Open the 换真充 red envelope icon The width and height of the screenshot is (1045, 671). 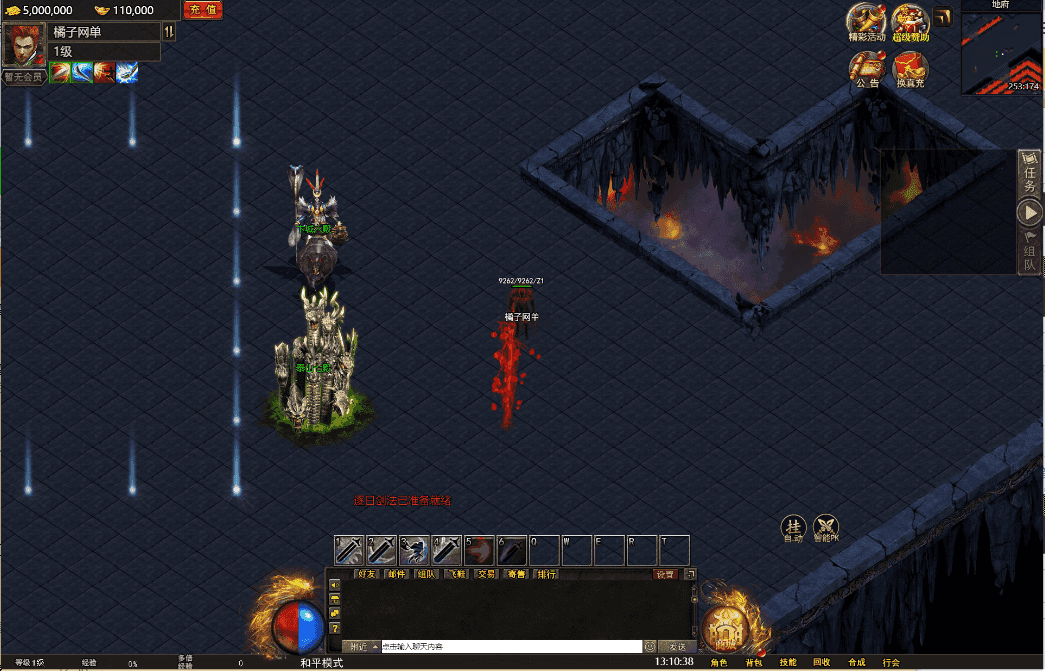pyautogui.click(x=910, y=68)
